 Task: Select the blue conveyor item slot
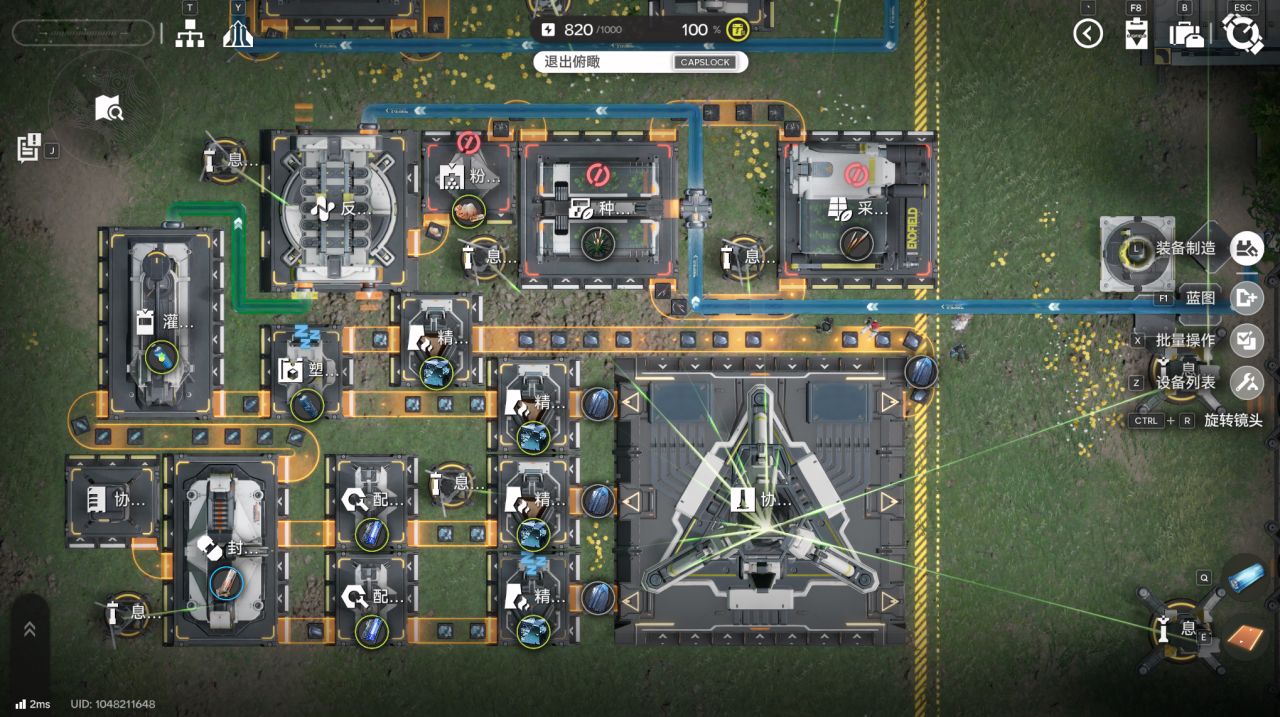1245,577
